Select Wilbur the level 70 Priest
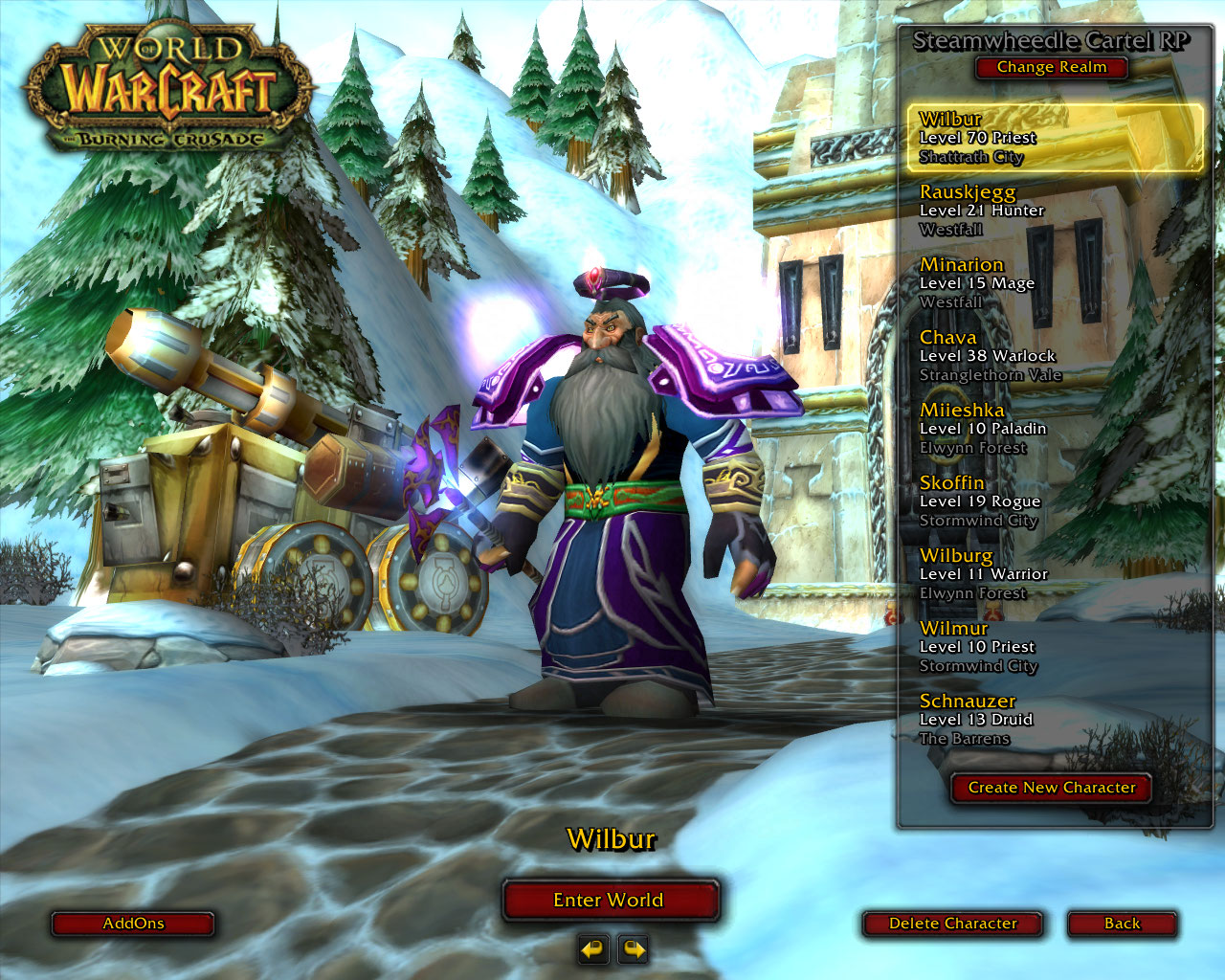 coord(1053,138)
